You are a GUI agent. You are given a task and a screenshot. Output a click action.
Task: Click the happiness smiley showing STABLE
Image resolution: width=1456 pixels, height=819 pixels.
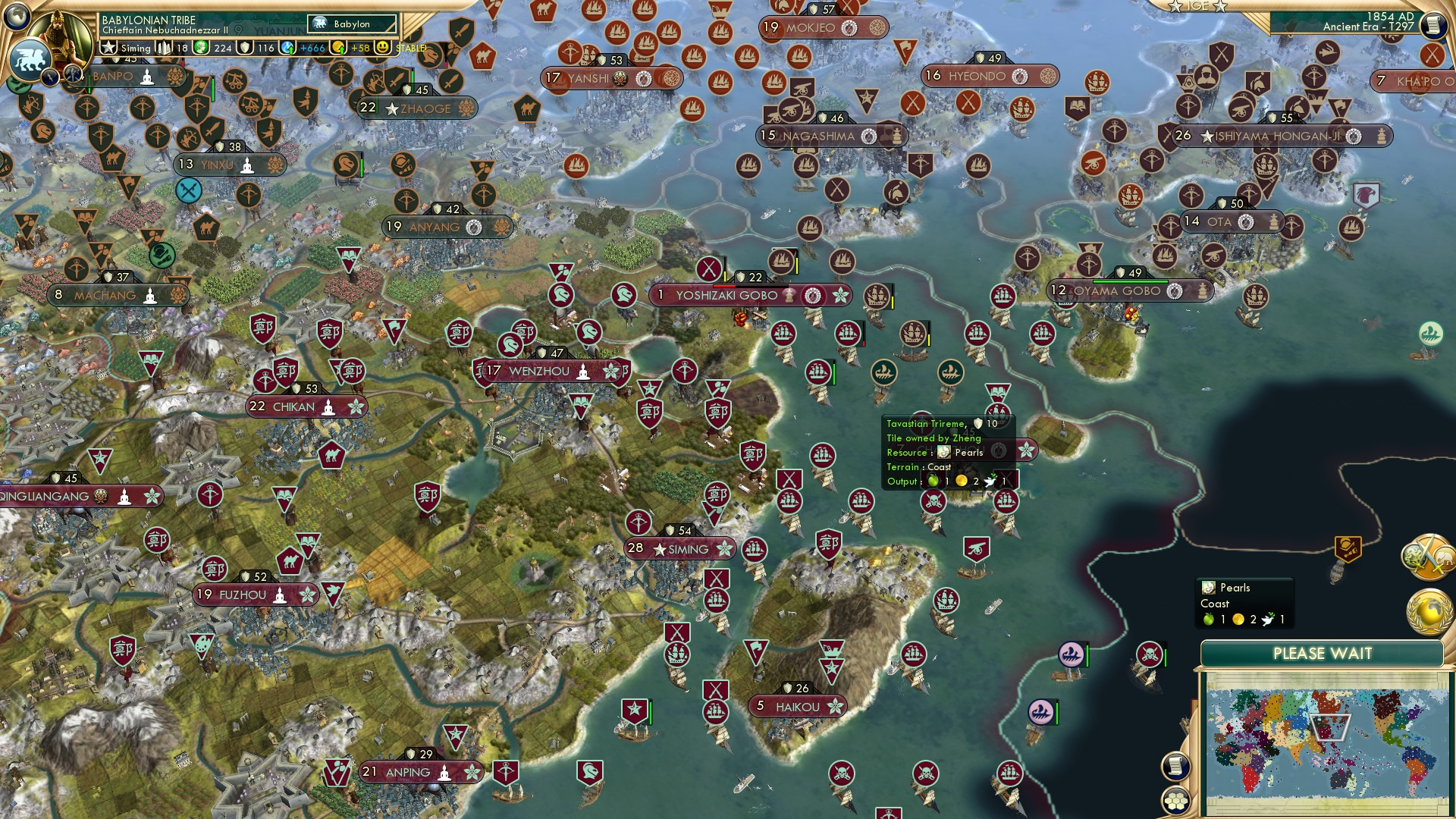(x=383, y=48)
